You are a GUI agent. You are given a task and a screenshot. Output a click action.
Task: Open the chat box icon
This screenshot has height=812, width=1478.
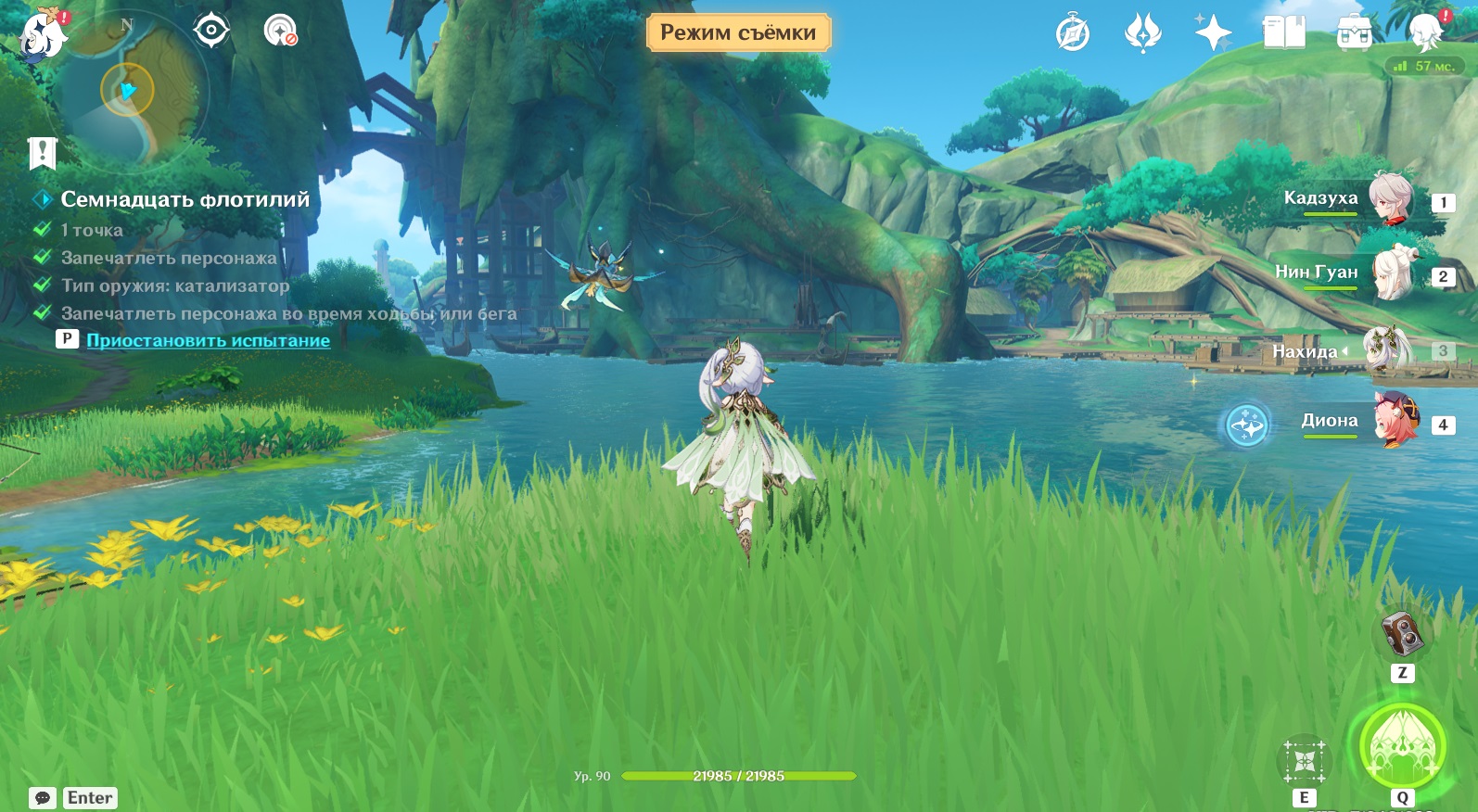[x=43, y=798]
